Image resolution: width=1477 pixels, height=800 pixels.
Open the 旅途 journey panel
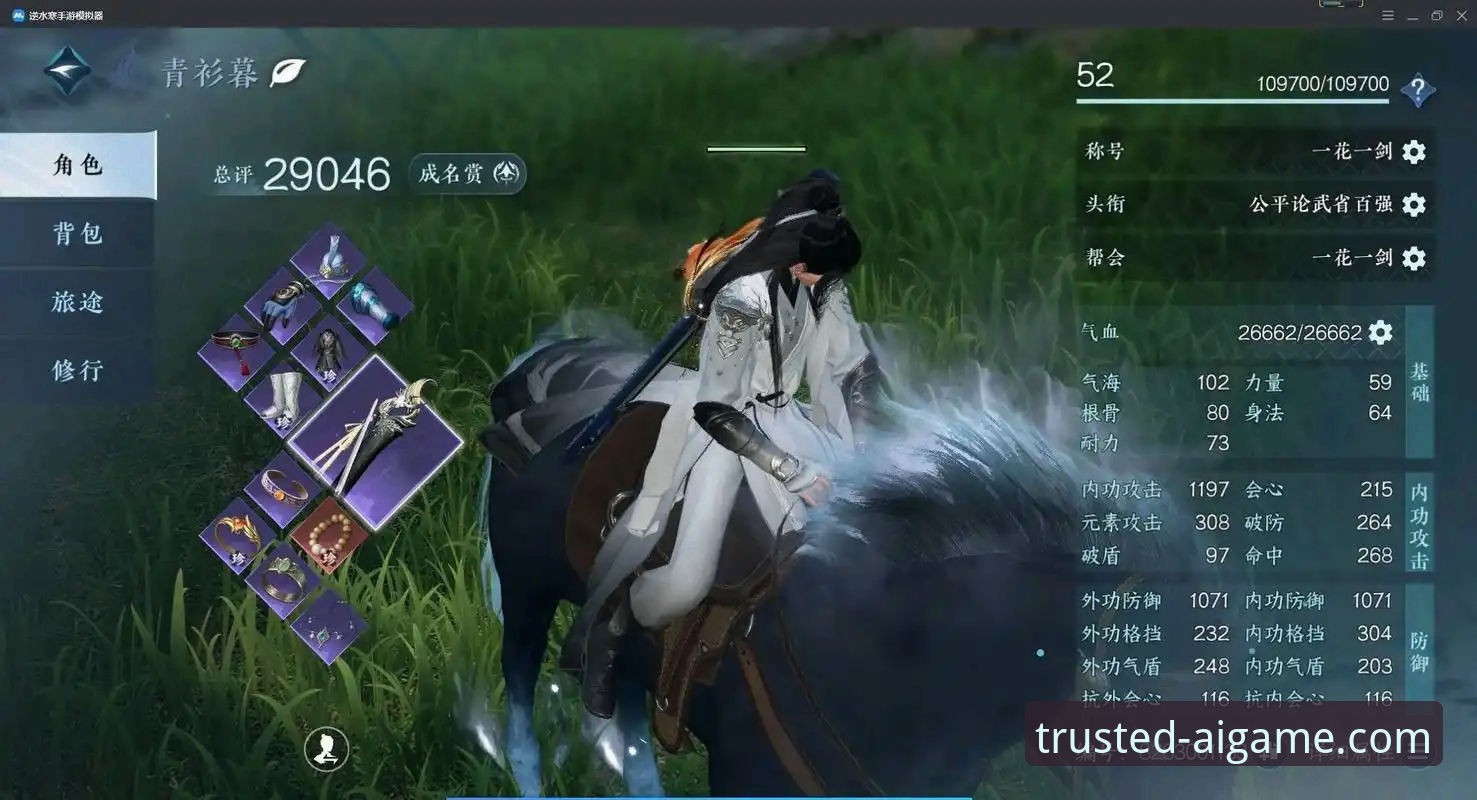(x=77, y=301)
